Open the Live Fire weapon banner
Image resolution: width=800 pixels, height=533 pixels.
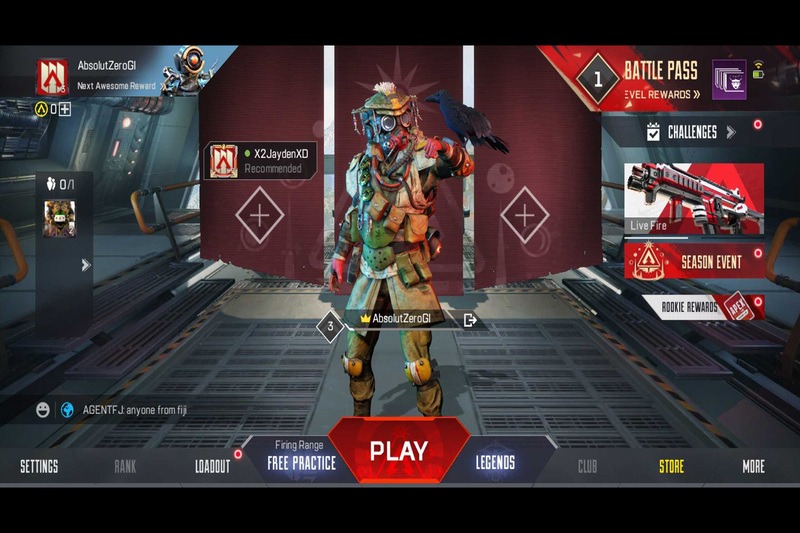tap(694, 198)
